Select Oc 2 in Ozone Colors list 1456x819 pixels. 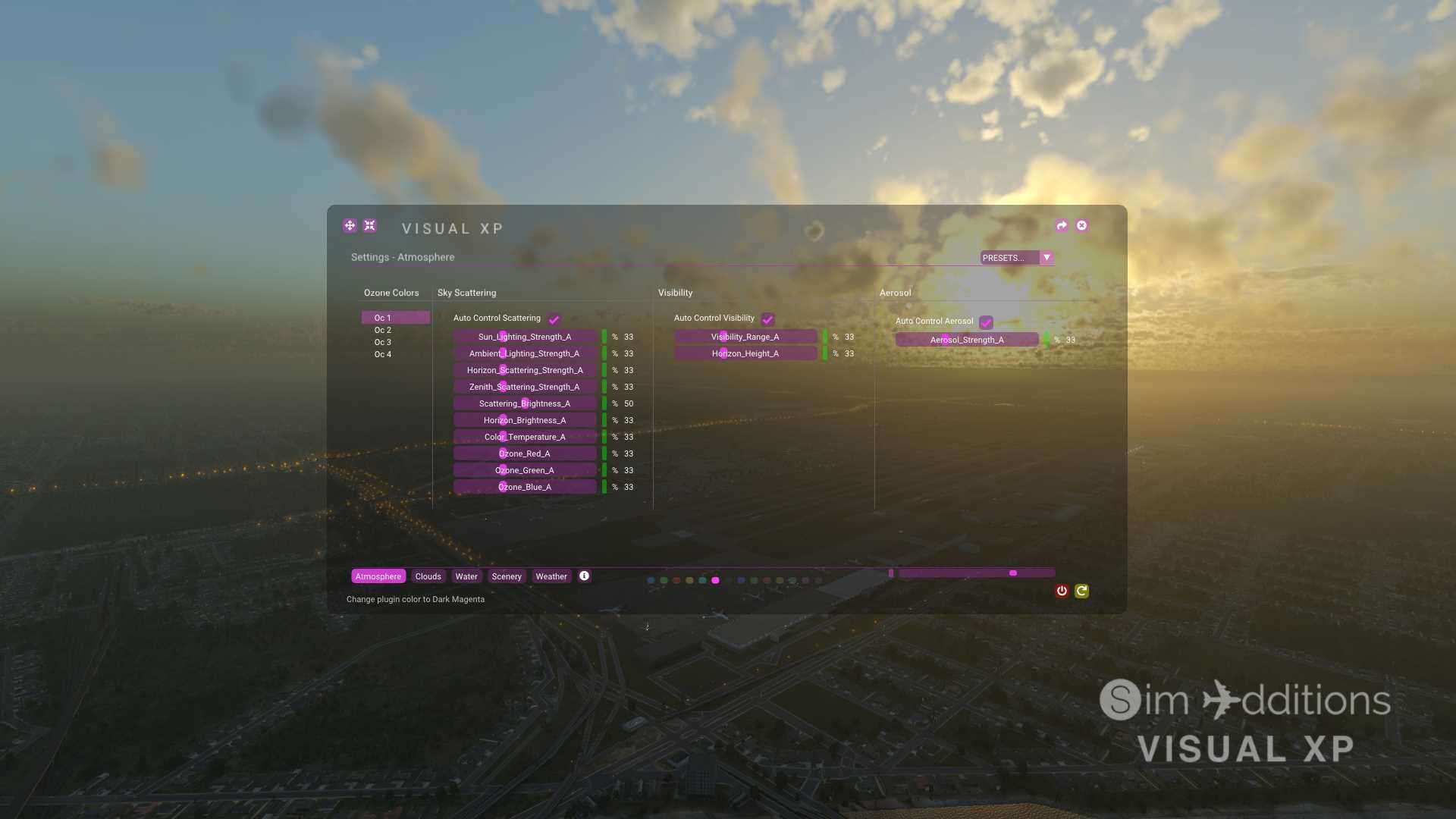[x=384, y=330]
